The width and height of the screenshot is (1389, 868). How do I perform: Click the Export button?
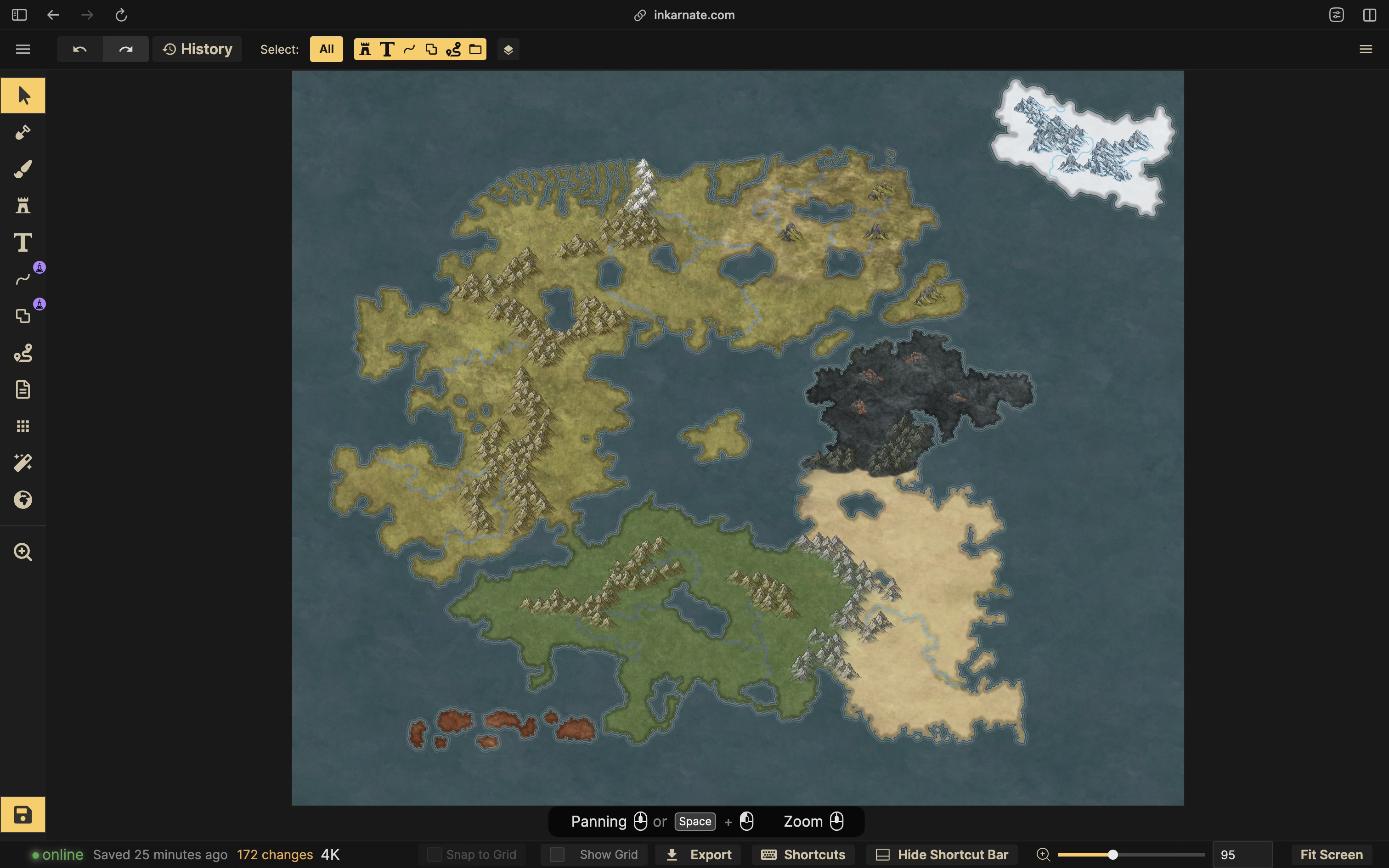[x=697, y=854]
